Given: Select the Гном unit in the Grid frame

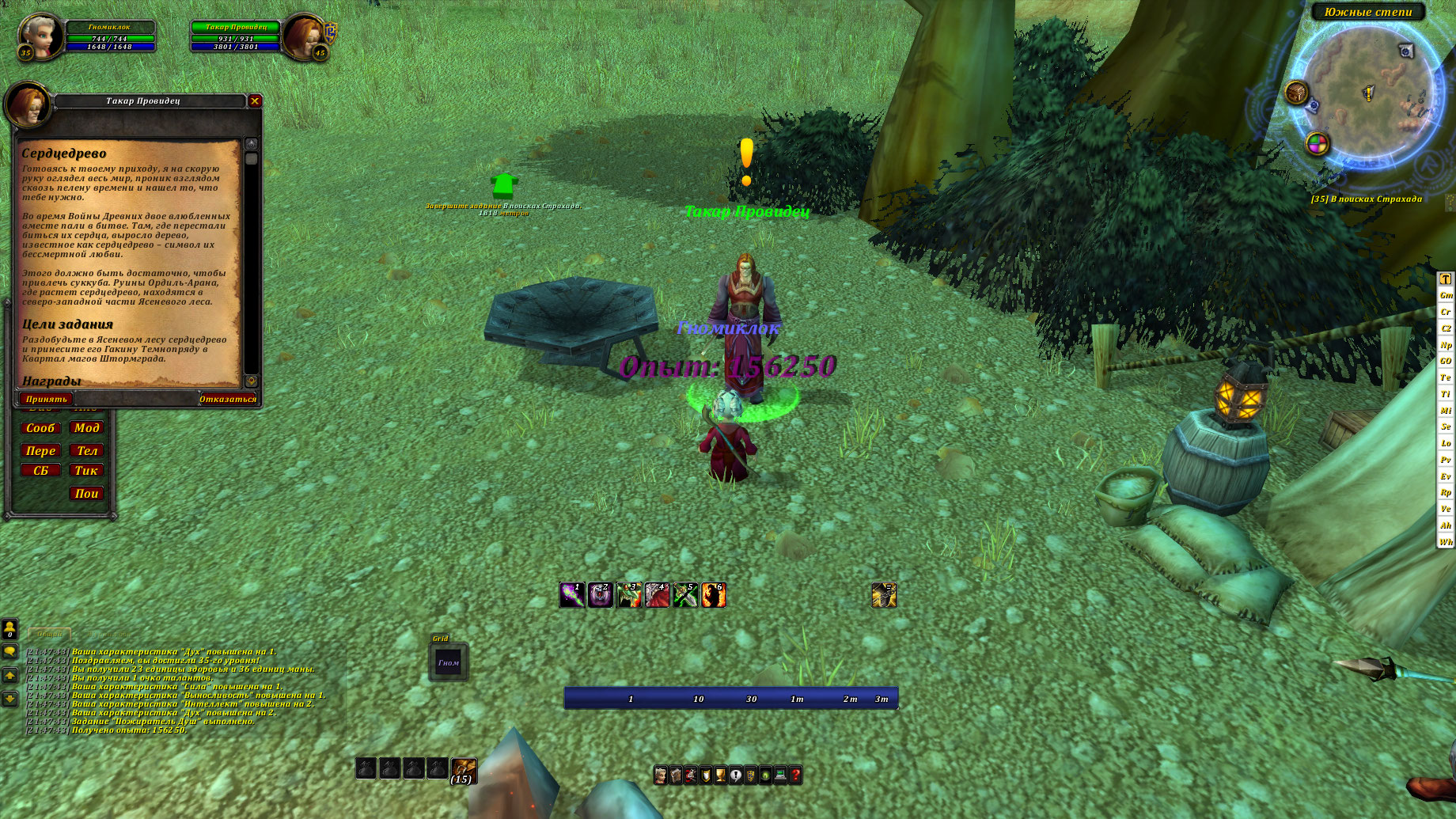Looking at the screenshot, I should (449, 662).
